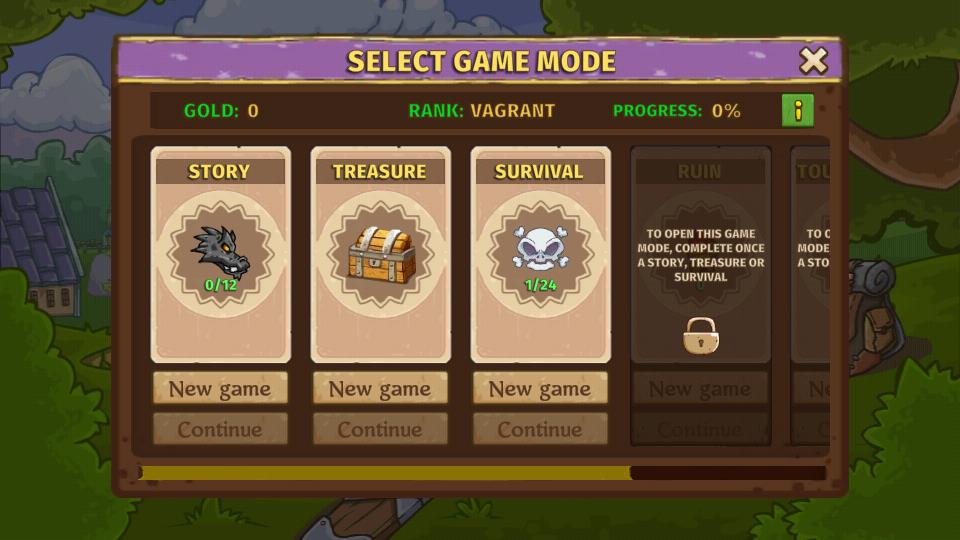Image resolution: width=960 pixels, height=540 pixels.
Task: Continue the Treasure game
Action: point(380,429)
